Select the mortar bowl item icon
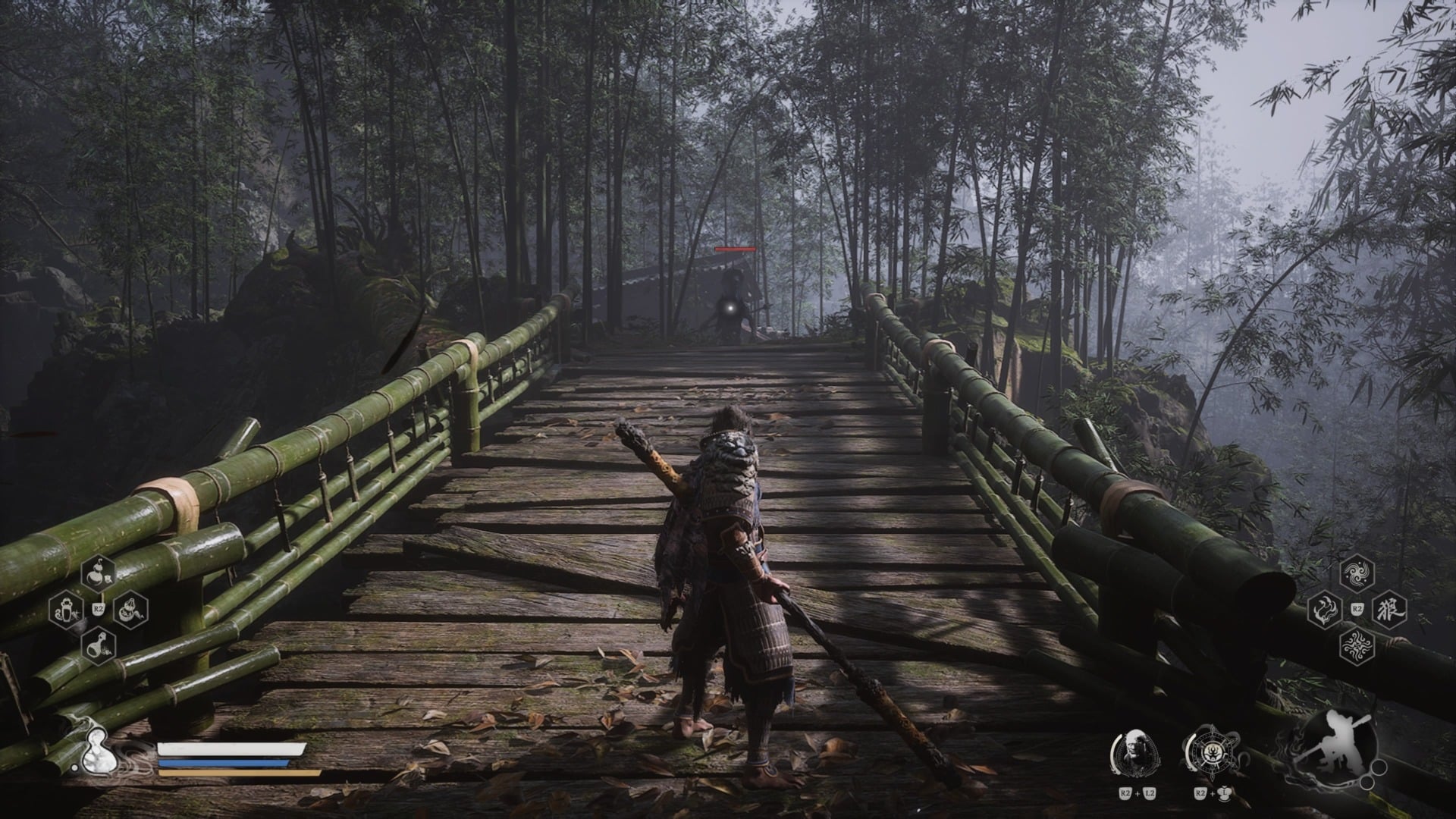This screenshot has width=1456, height=819. (130, 612)
